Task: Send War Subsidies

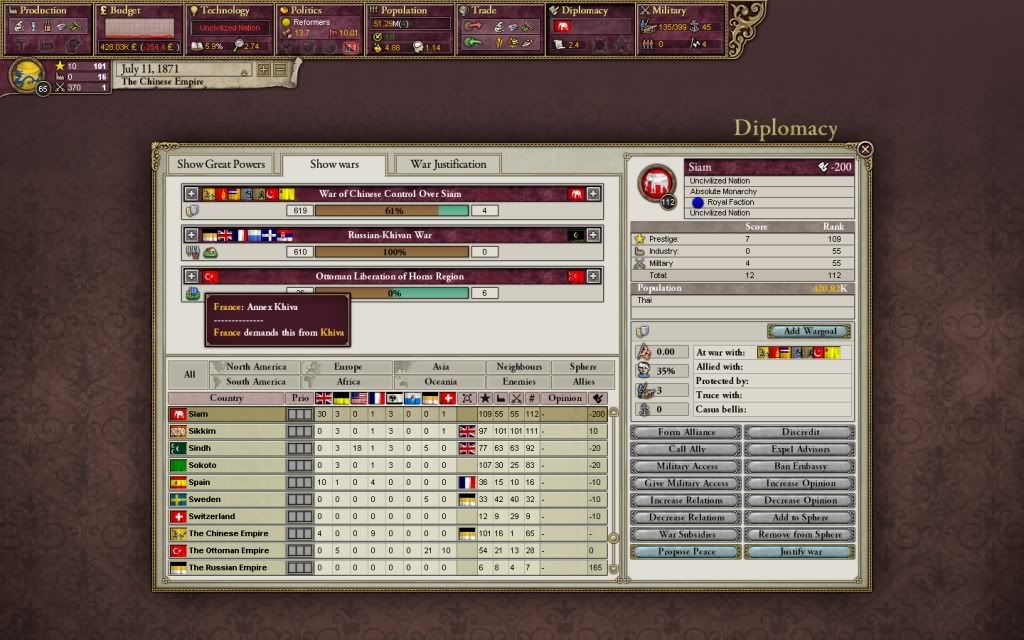Action: tap(686, 534)
